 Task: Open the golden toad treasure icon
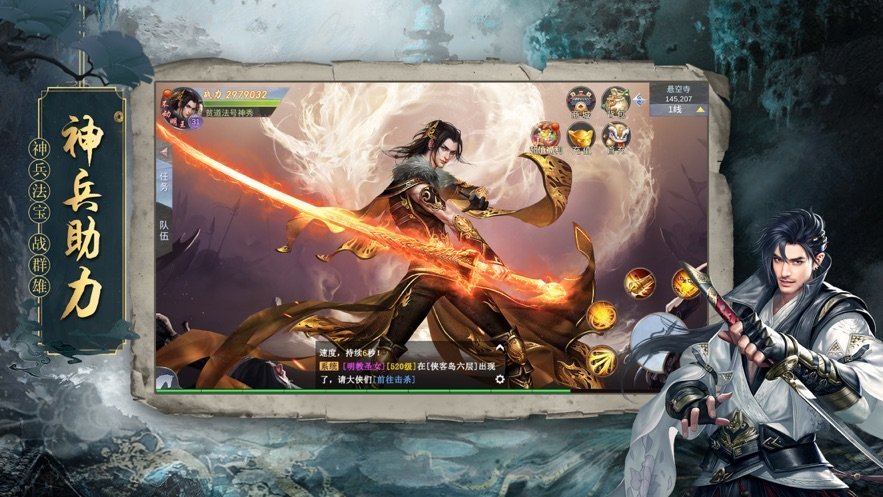613,100
